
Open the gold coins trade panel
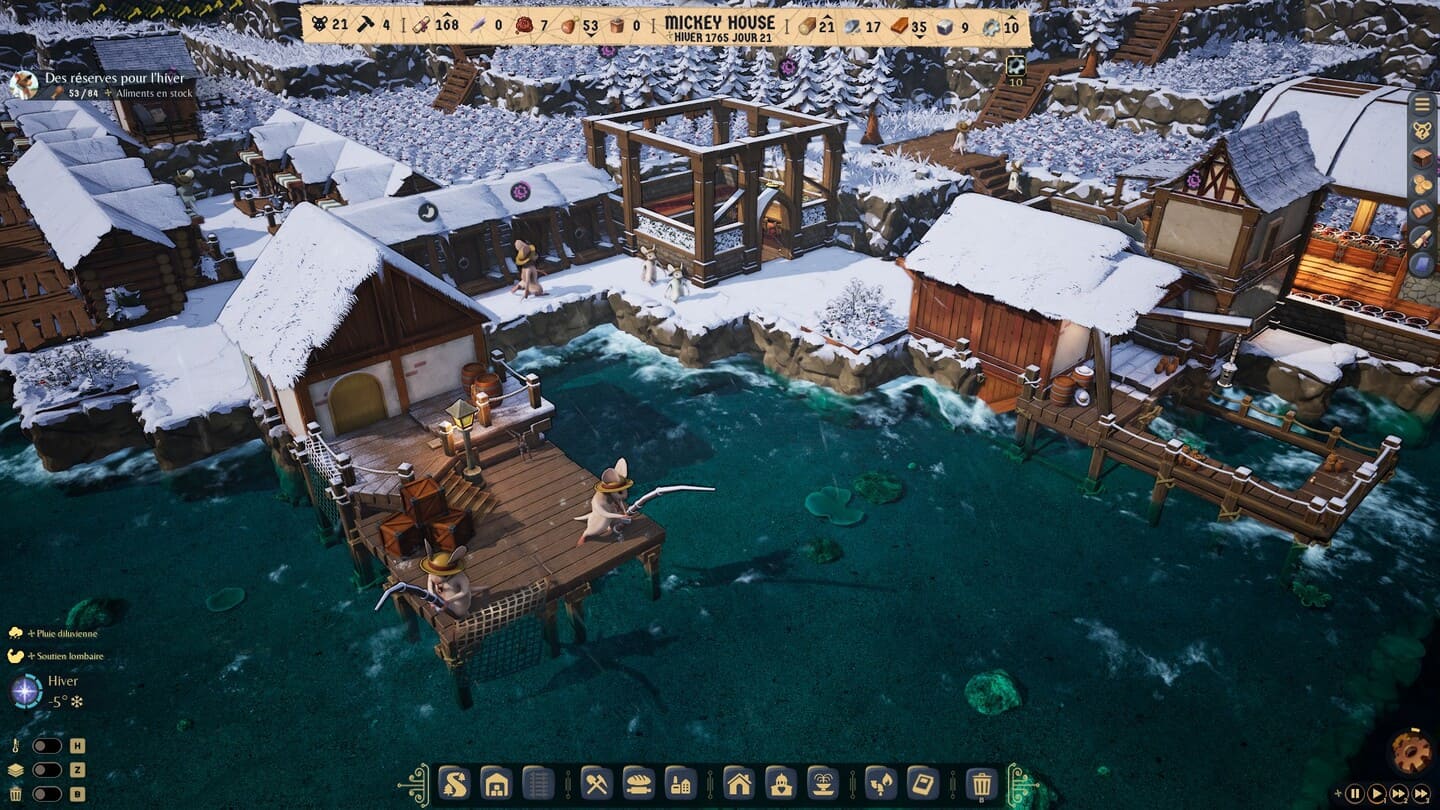coord(1422,185)
